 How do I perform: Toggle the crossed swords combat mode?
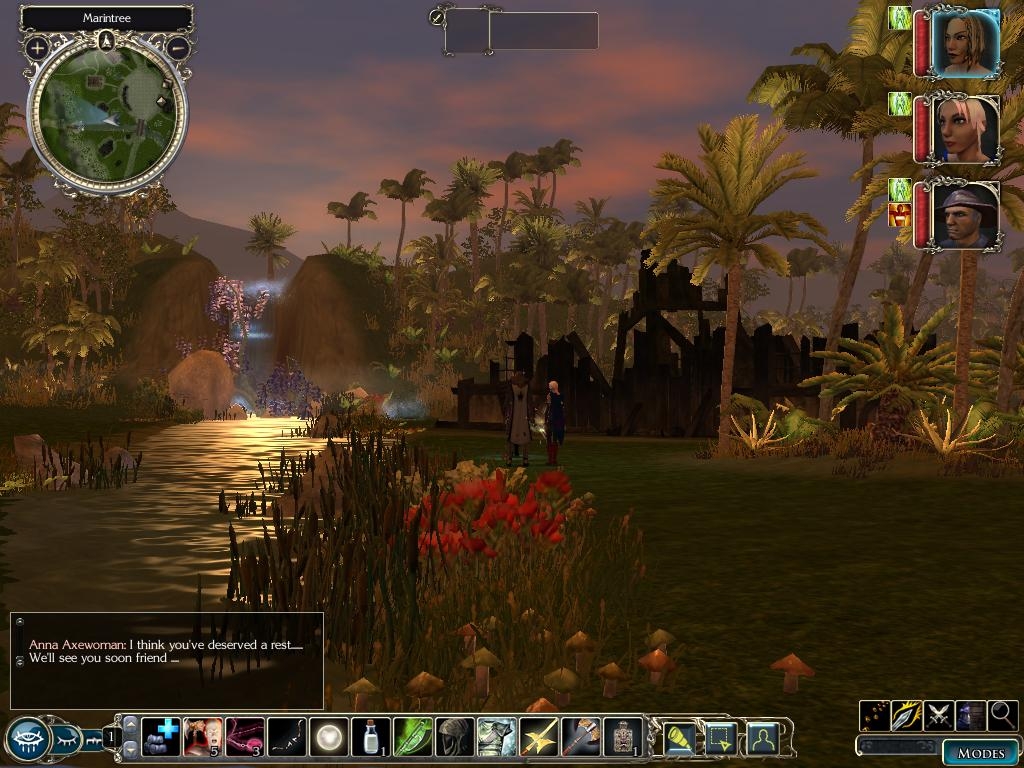click(x=939, y=715)
